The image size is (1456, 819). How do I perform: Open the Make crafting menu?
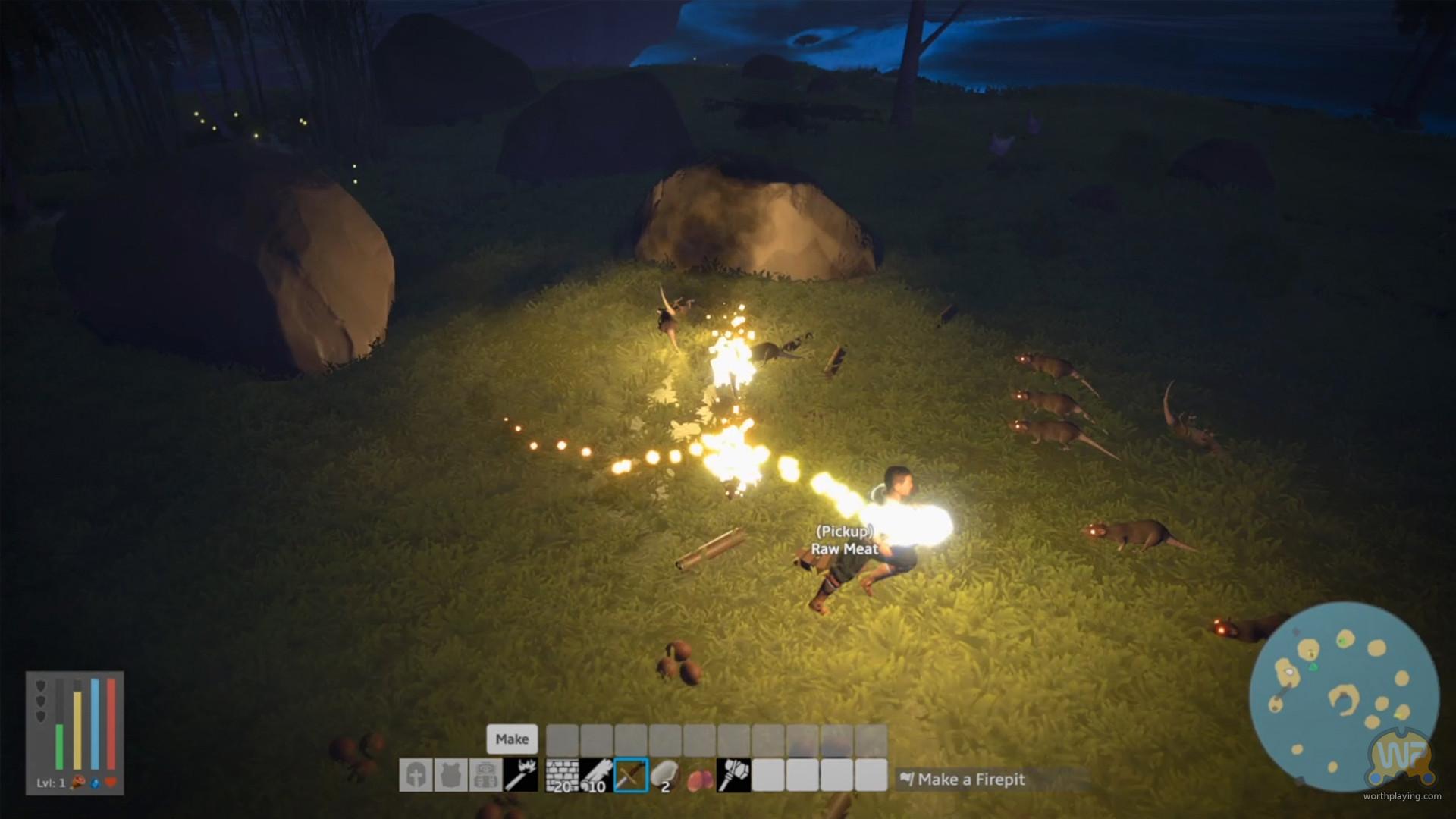512,739
